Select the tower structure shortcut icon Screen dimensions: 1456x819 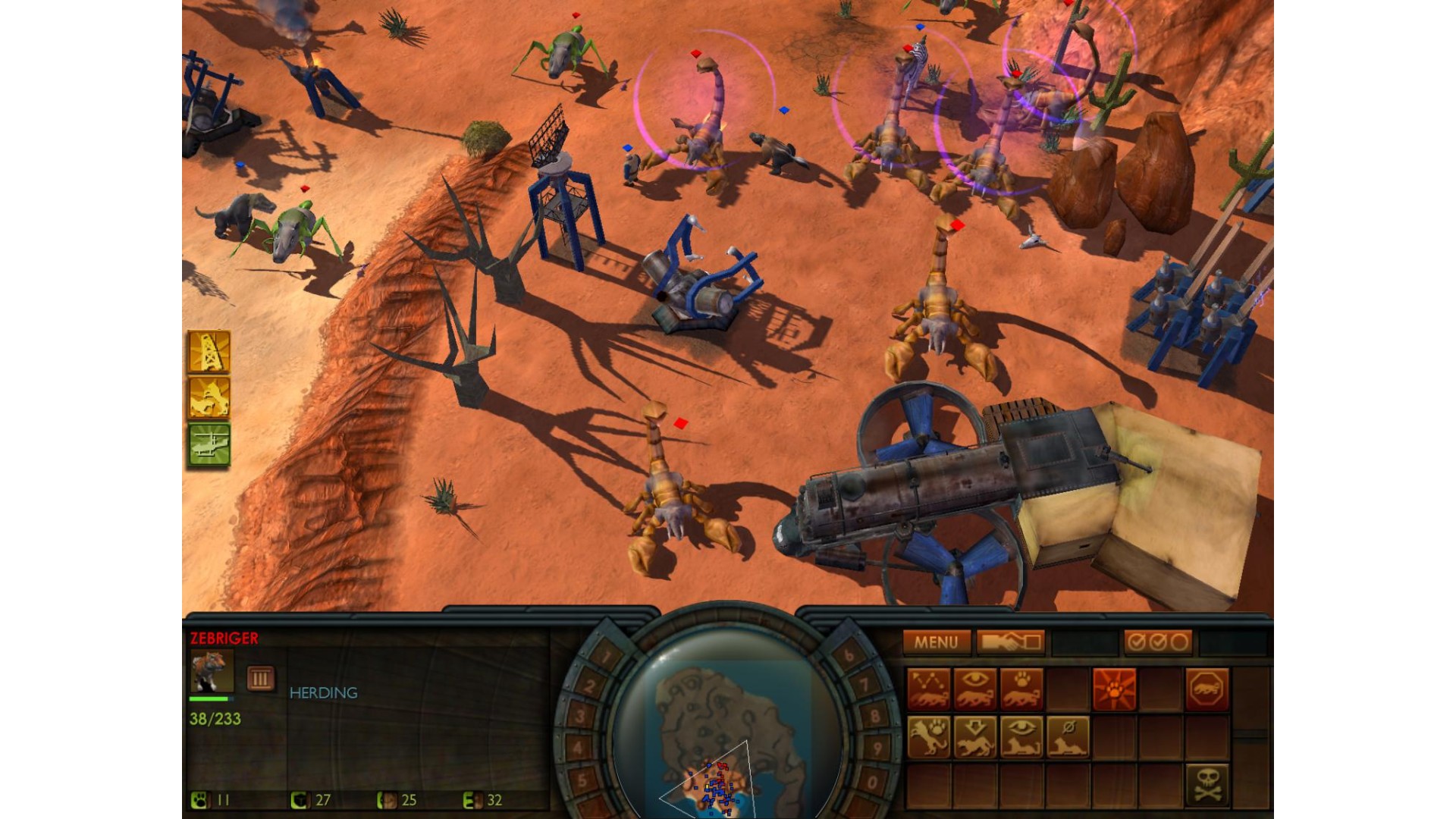point(209,352)
